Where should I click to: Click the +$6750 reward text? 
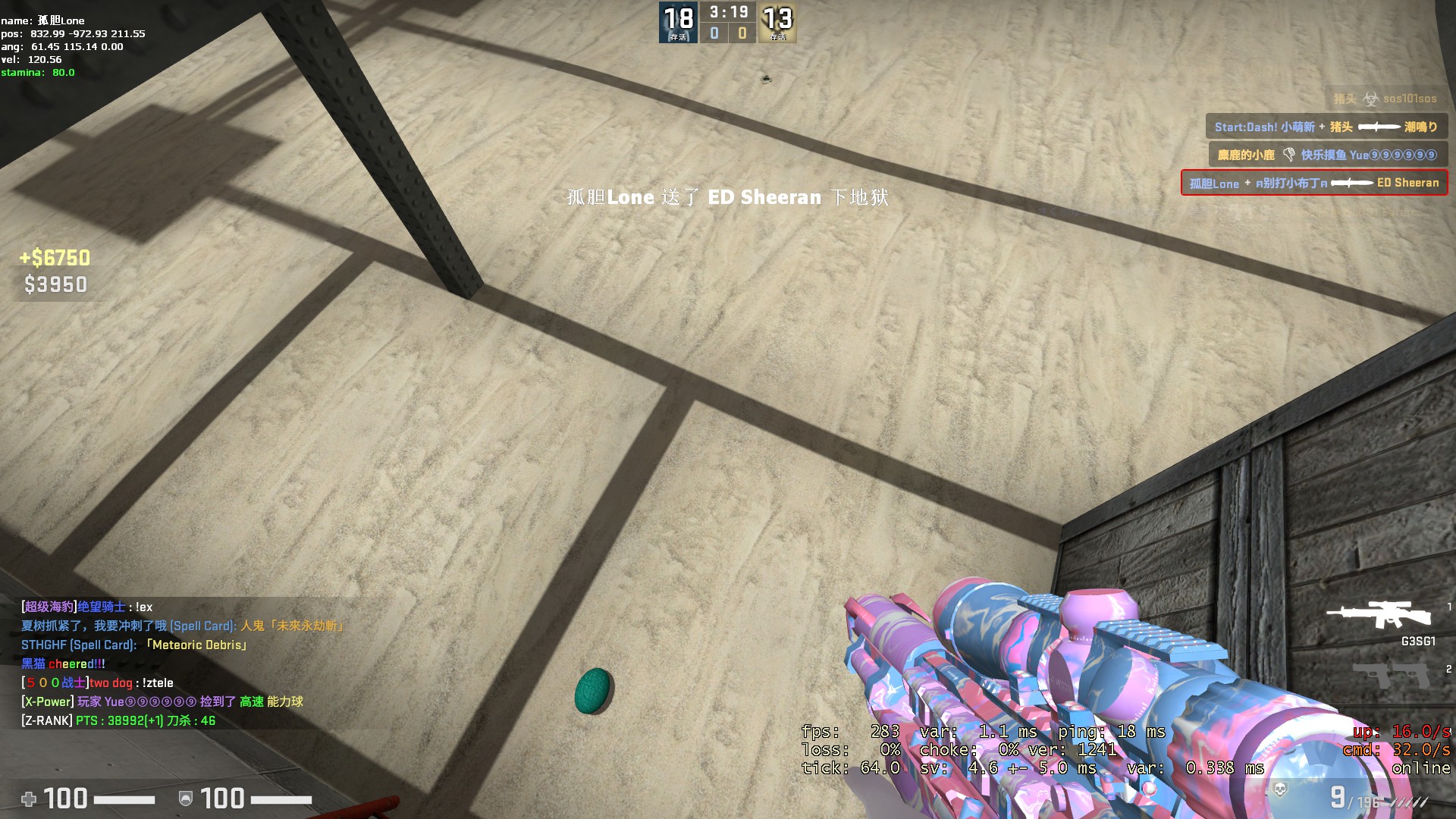tap(53, 258)
